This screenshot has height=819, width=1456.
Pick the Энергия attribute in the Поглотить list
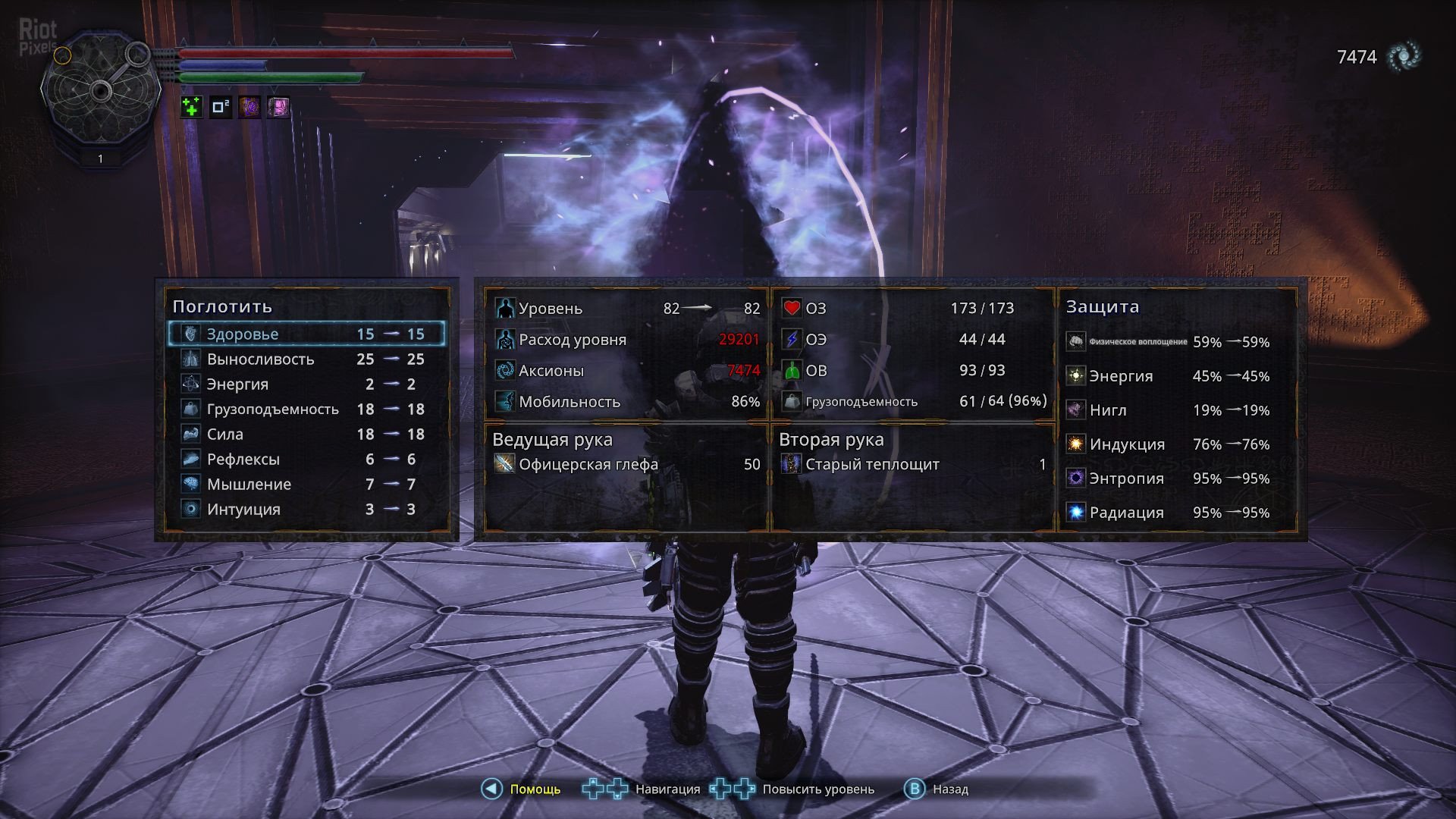[306, 384]
